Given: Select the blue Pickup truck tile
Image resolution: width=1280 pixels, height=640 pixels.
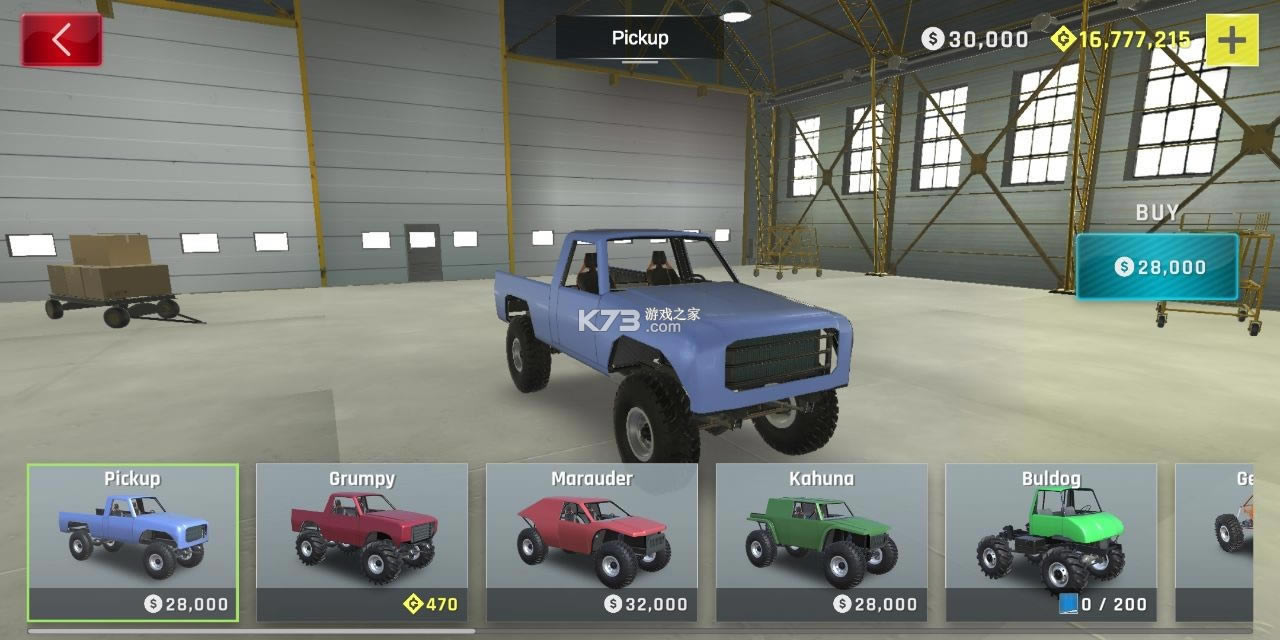Looking at the screenshot, I should coord(133,541).
